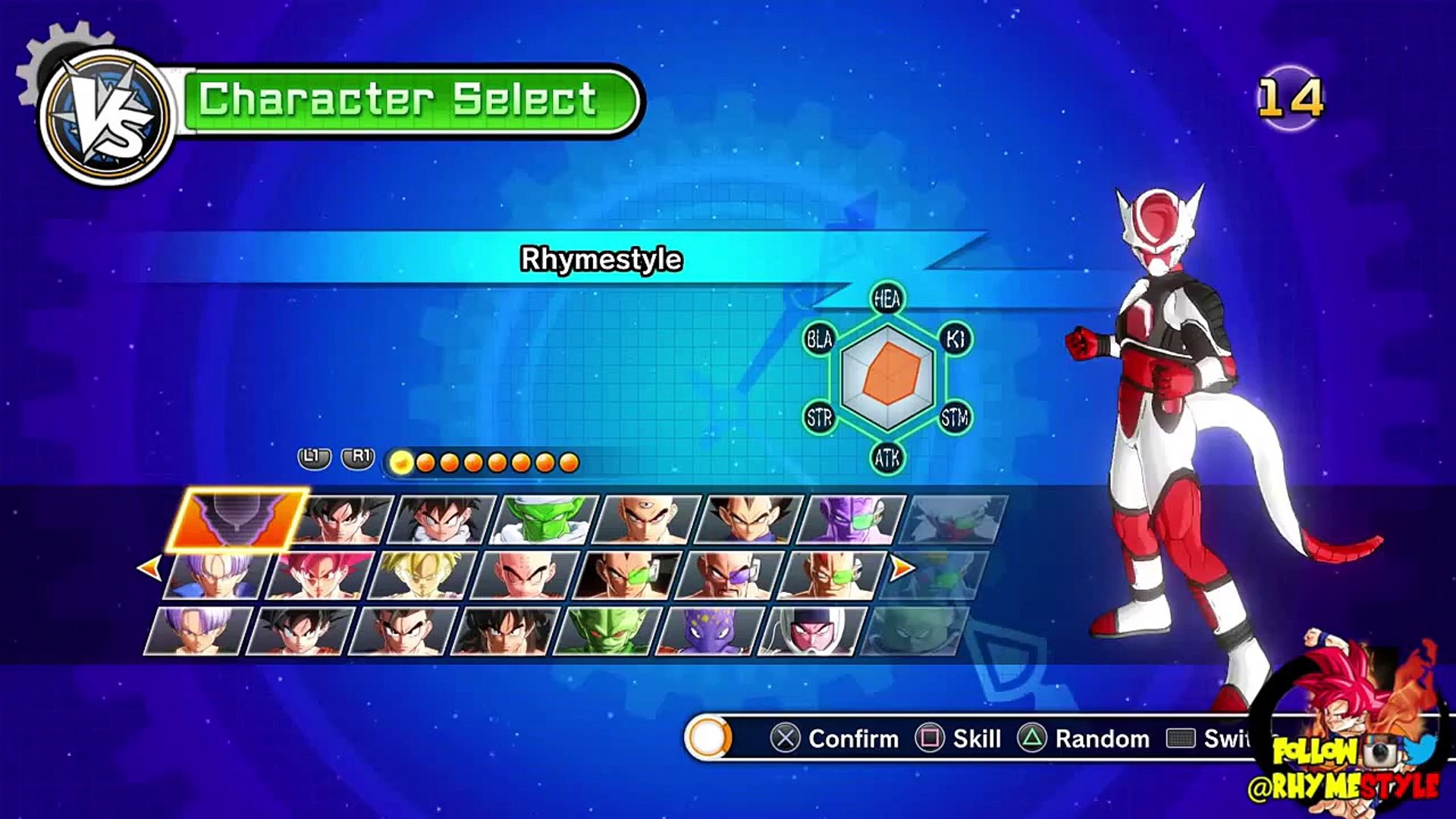Image resolution: width=1456 pixels, height=819 pixels.
Task: Pick the white-helmeted soldier portrait
Action: (x=811, y=631)
